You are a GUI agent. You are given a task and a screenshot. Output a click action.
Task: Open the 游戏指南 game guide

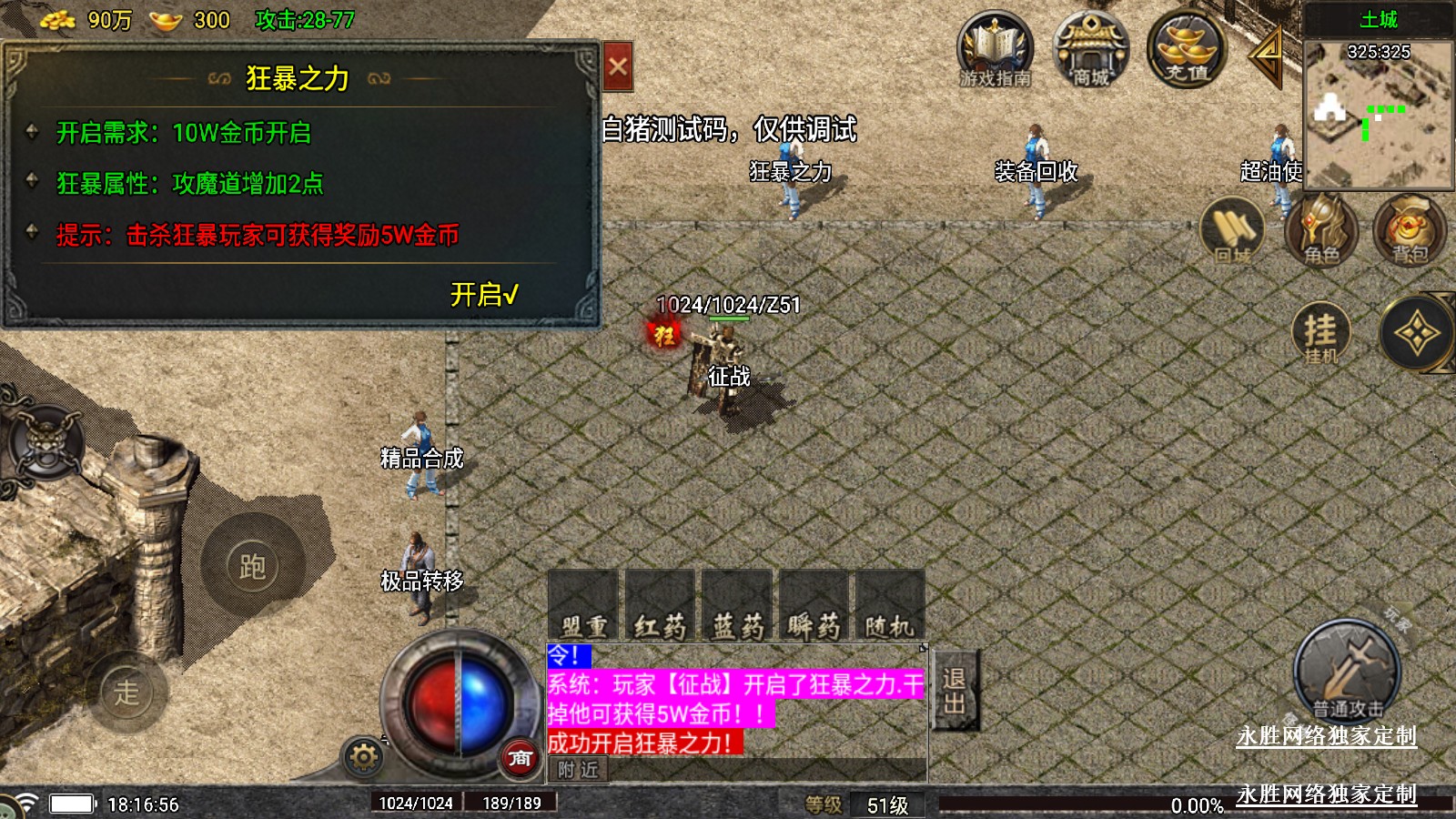click(995, 51)
